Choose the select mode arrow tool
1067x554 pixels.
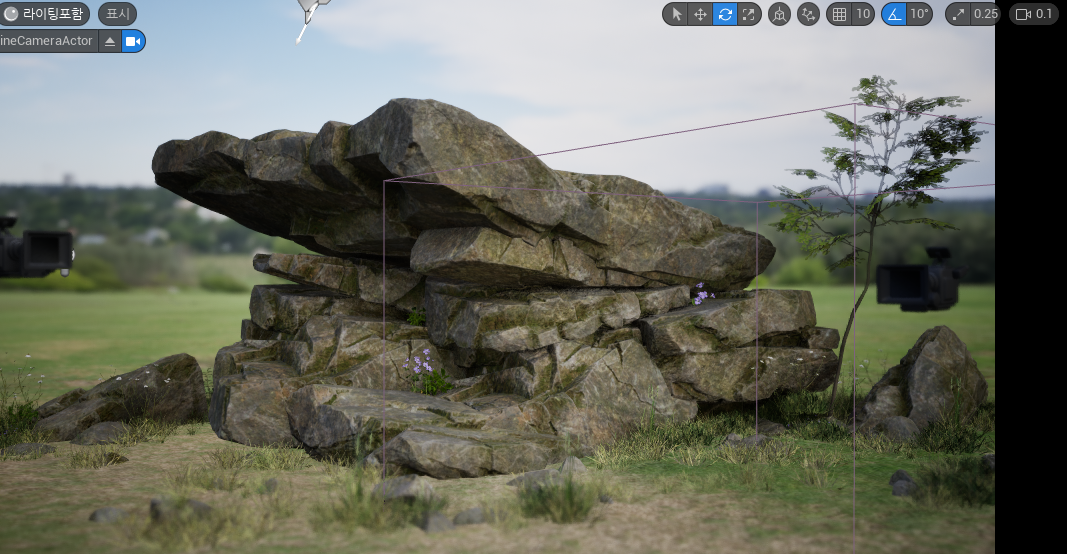point(676,14)
